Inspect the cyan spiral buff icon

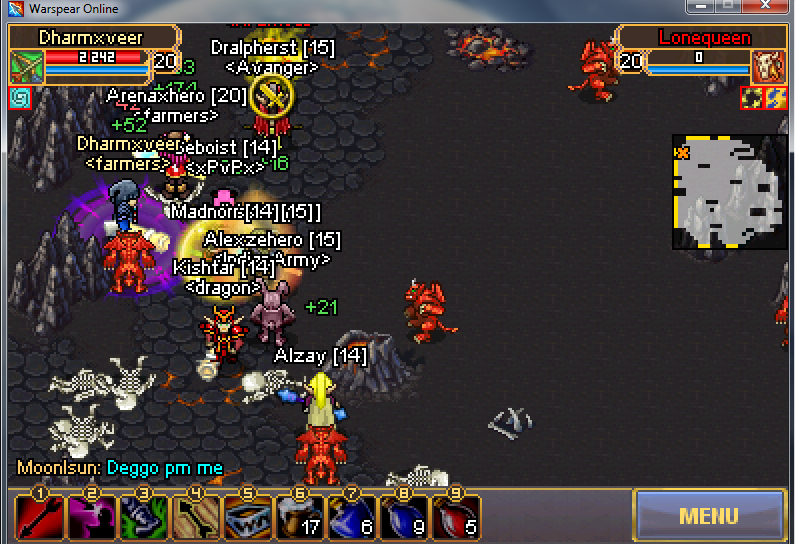click(x=20, y=98)
